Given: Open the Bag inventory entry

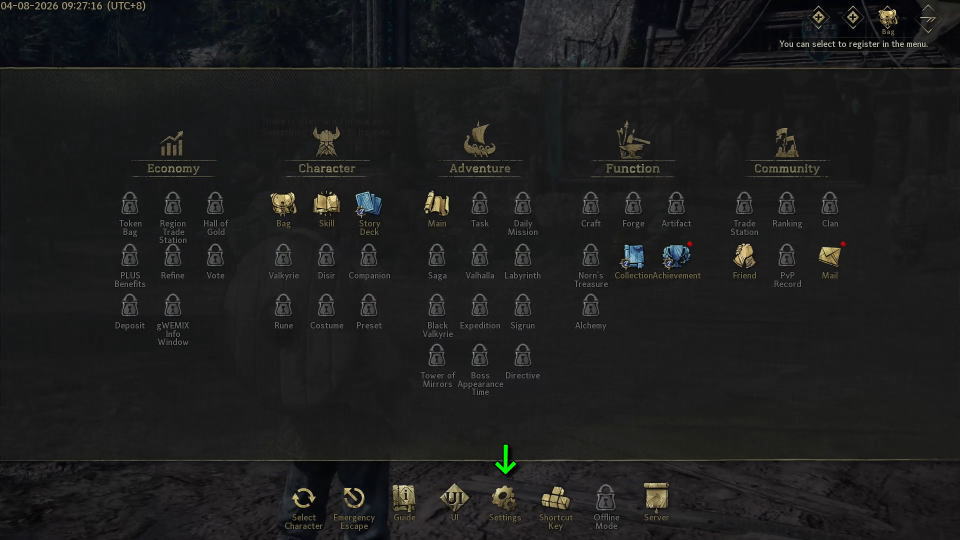Looking at the screenshot, I should [283, 205].
